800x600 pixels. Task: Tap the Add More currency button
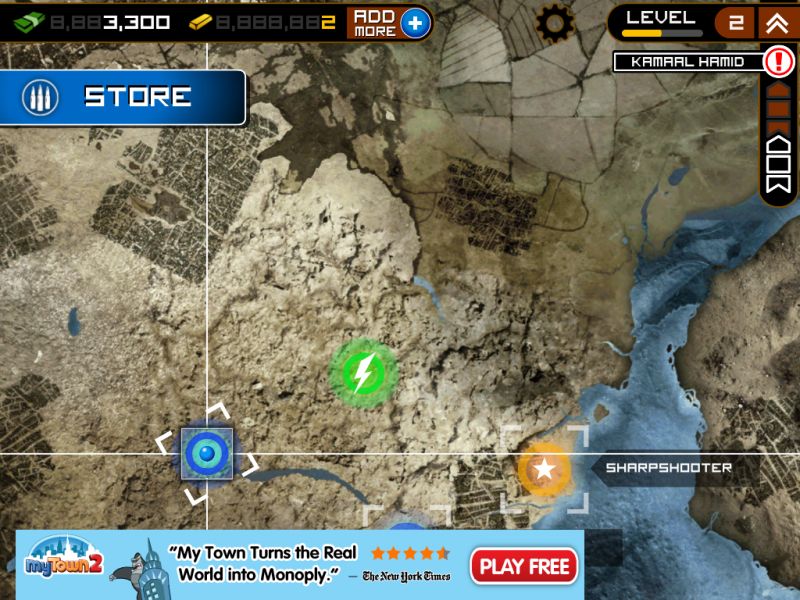390,22
